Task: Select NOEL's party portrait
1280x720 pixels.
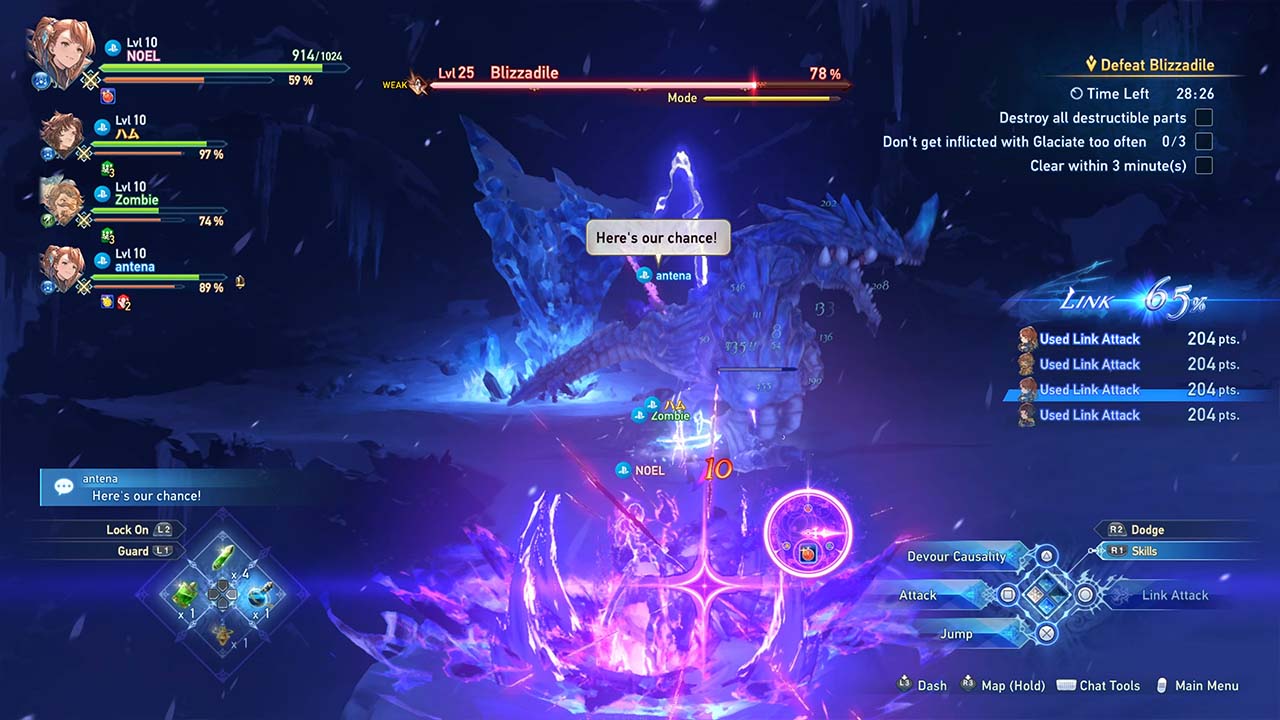Action: [x=62, y=48]
